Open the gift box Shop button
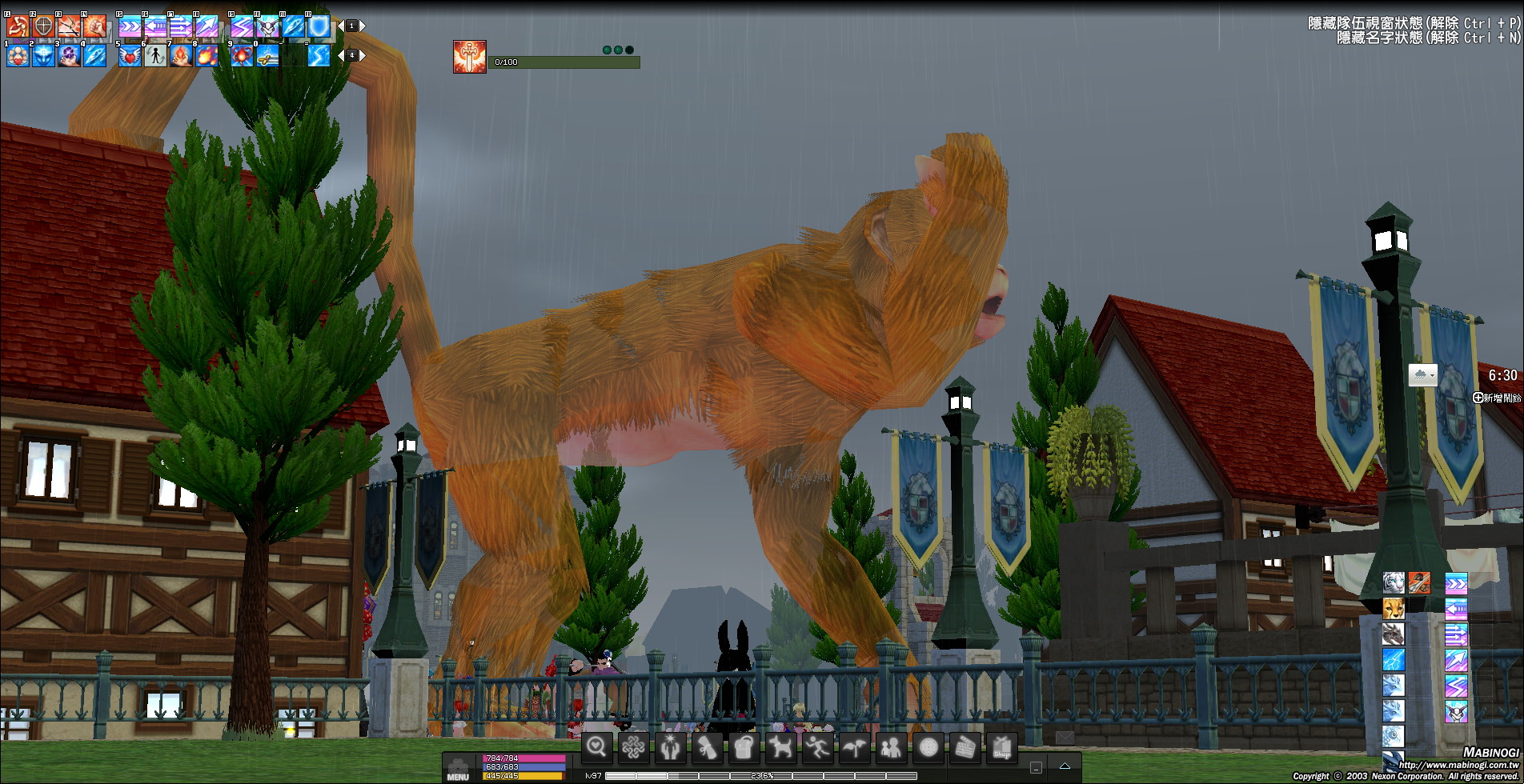Image resolution: width=1524 pixels, height=784 pixels. [1001, 748]
